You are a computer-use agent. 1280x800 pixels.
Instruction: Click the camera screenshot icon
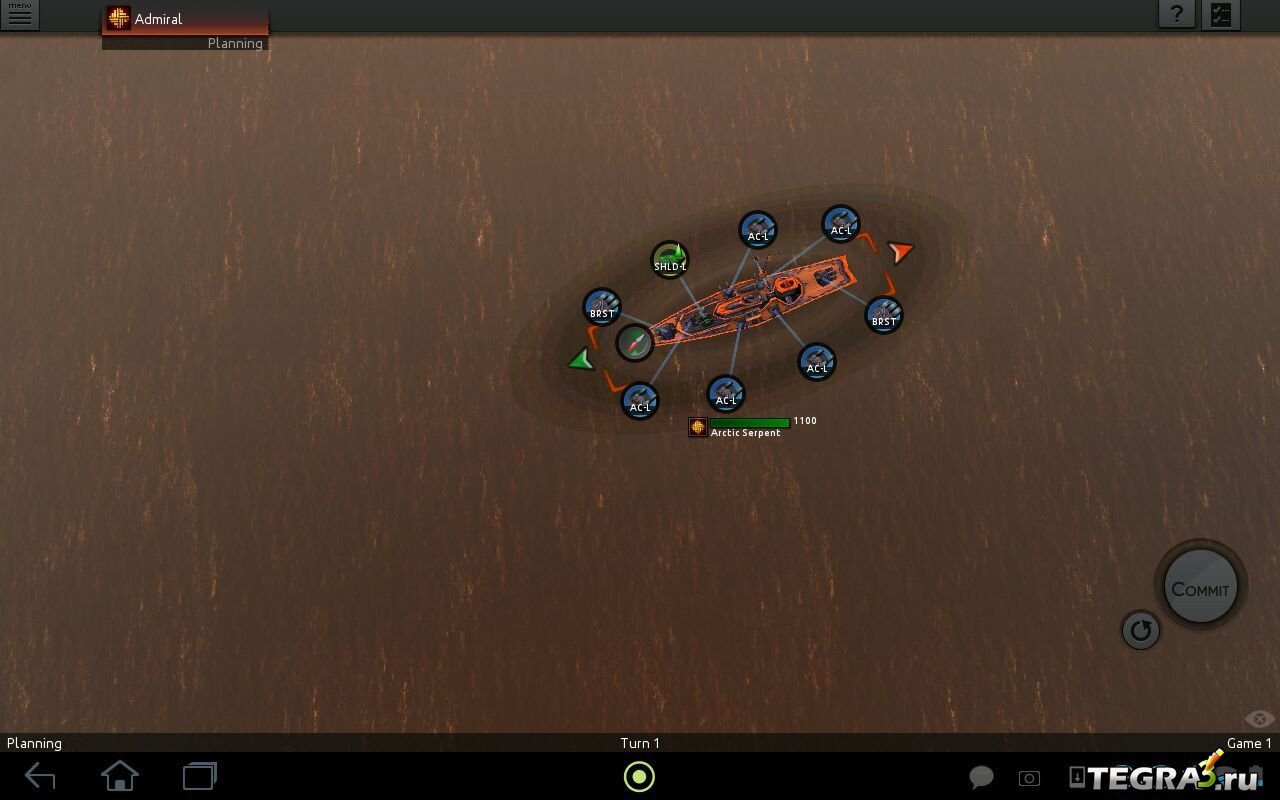click(1029, 778)
